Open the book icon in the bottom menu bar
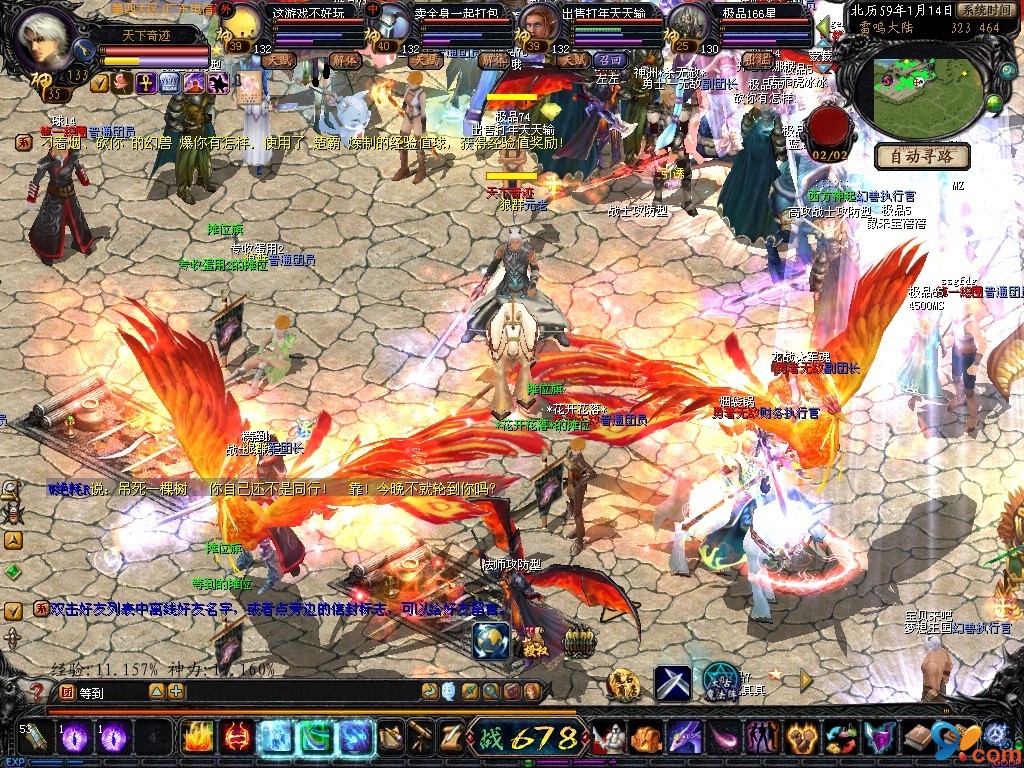 pyautogui.click(x=918, y=739)
